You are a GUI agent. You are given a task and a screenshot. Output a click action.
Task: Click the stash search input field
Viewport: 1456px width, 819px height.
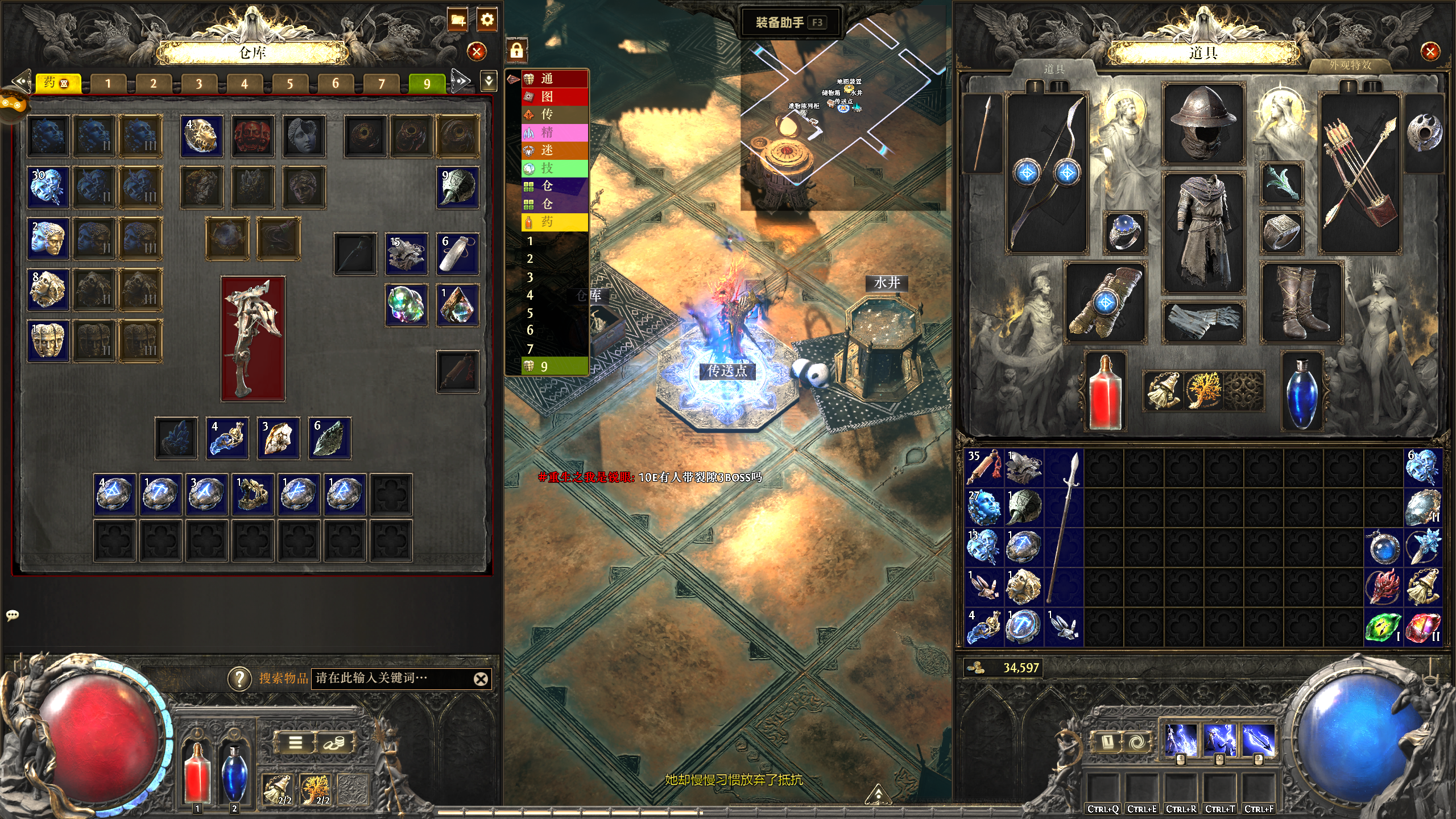[x=392, y=678]
